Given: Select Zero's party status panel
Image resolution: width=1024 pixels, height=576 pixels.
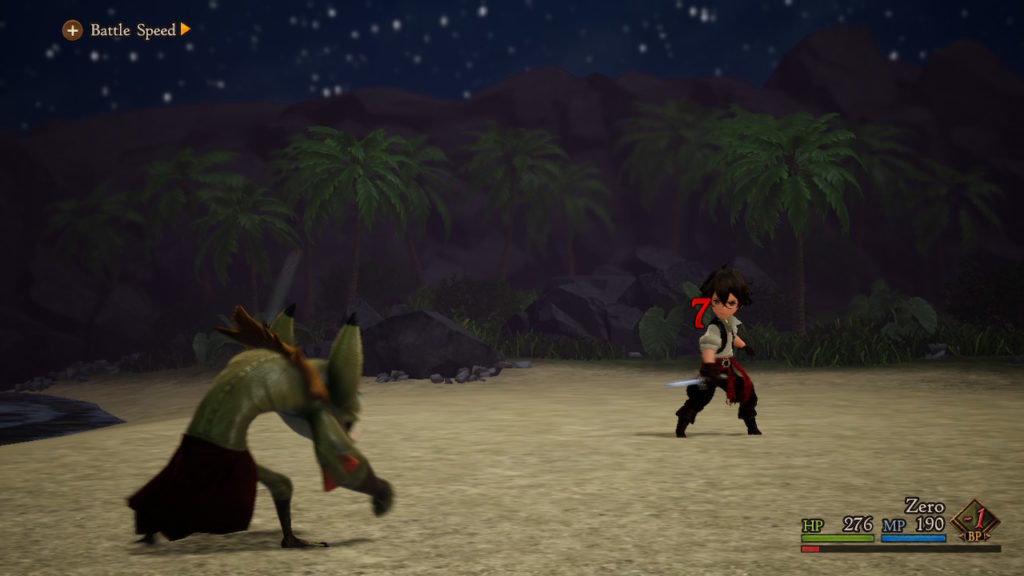Looking at the screenshot, I should coord(899,524).
